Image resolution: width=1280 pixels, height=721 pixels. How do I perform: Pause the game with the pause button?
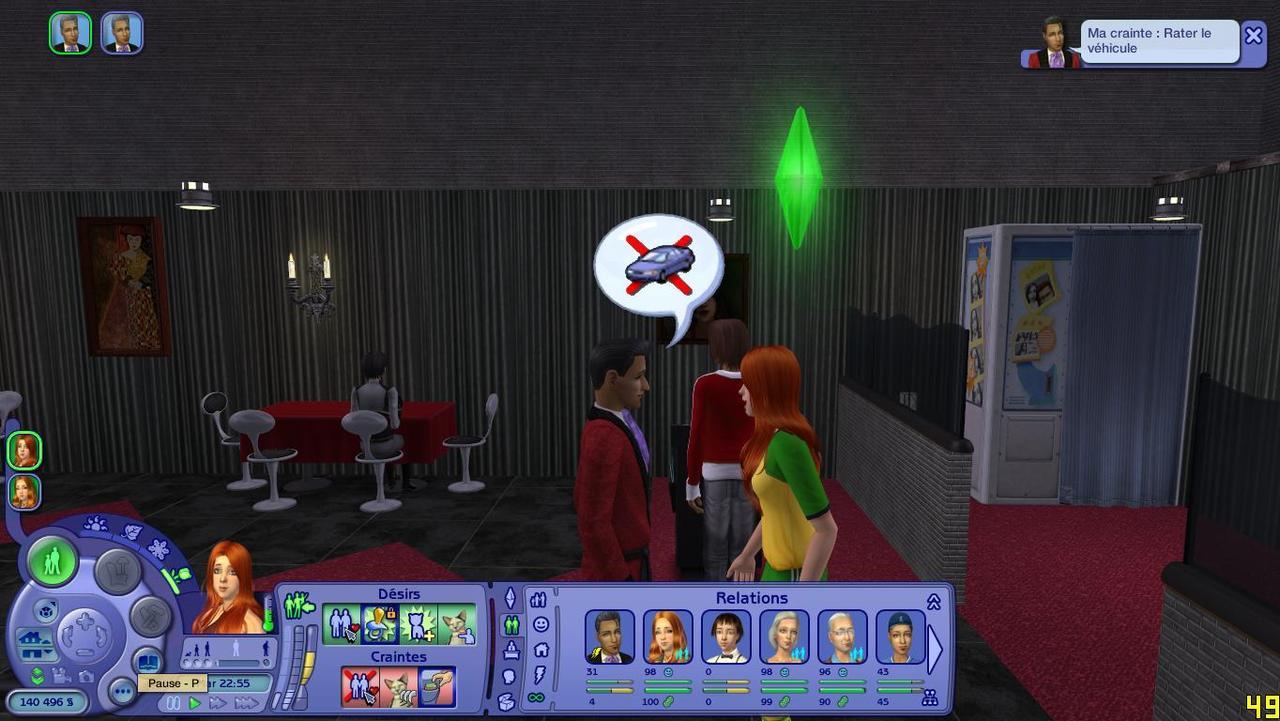coord(173,704)
